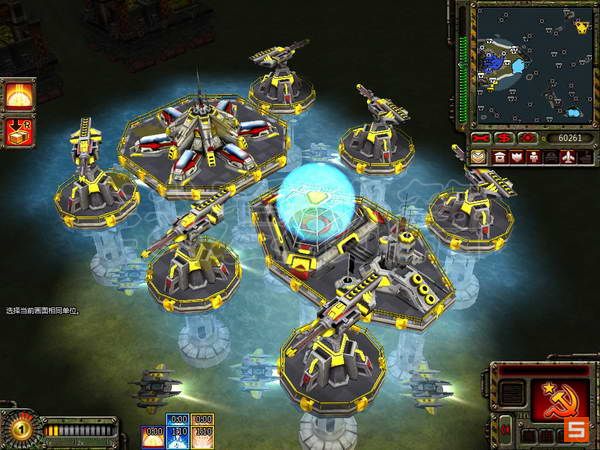Image resolution: width=600 pixels, height=450 pixels.
Task: Open the airplane aircraft production tab
Action: tap(569, 157)
